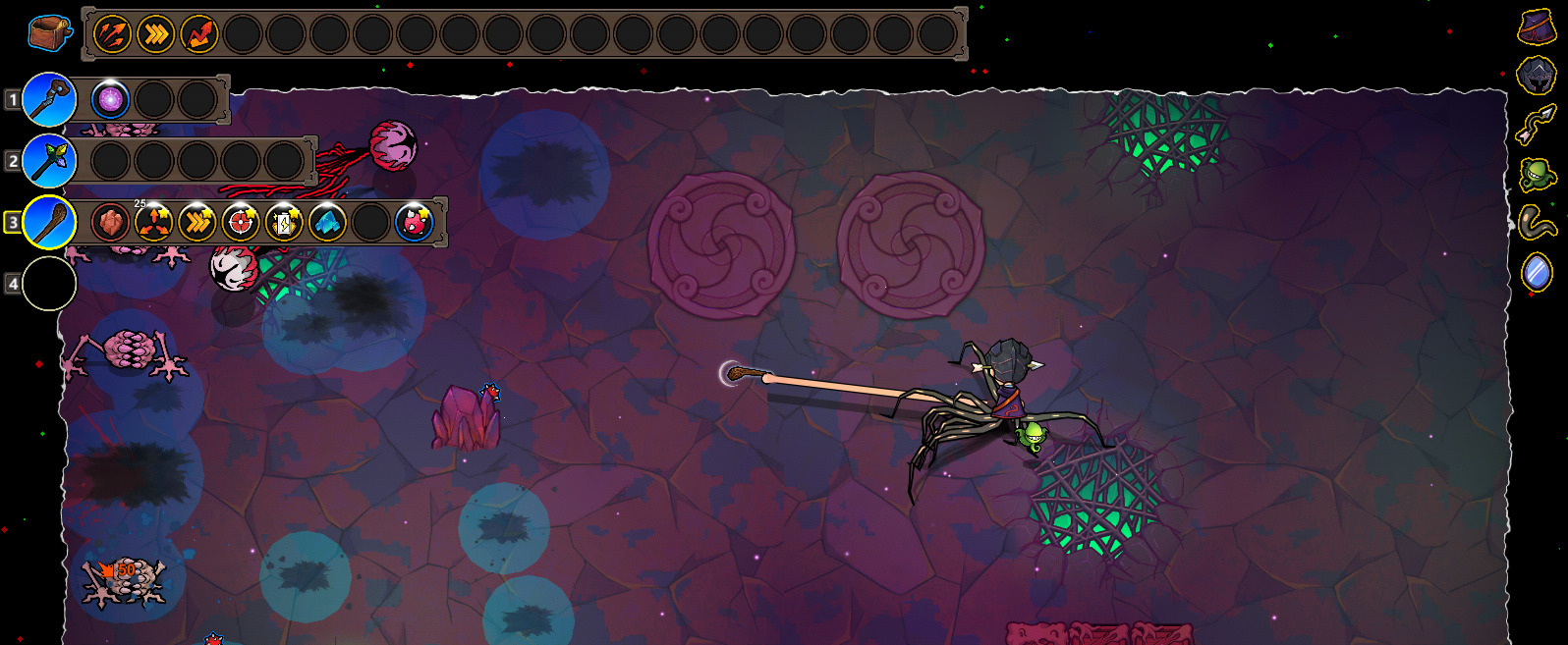Click the purple orb spell on wand 1
This screenshot has width=1568, height=645.
pos(110,99)
